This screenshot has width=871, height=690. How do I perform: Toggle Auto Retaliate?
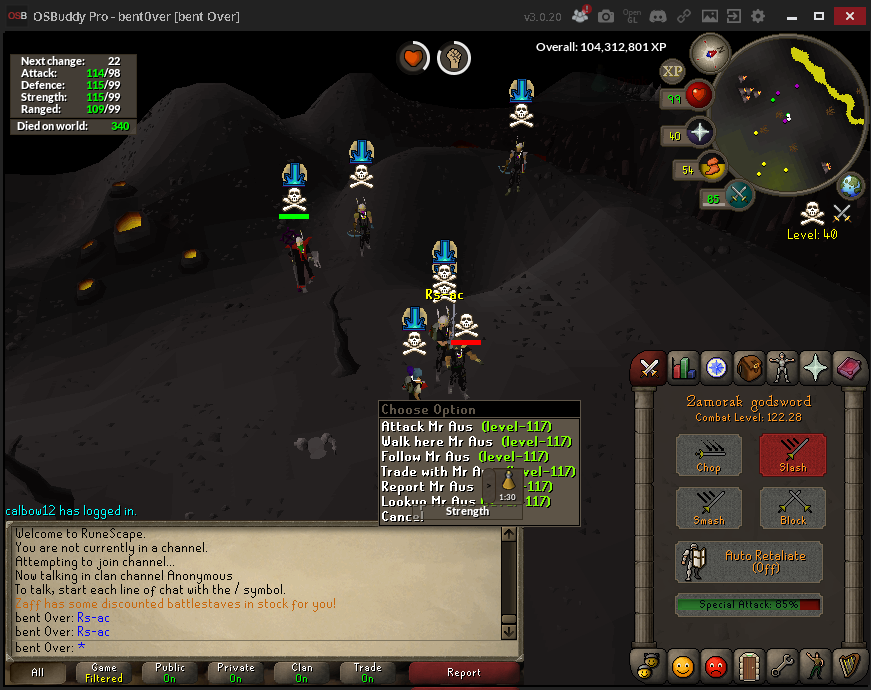click(x=750, y=561)
